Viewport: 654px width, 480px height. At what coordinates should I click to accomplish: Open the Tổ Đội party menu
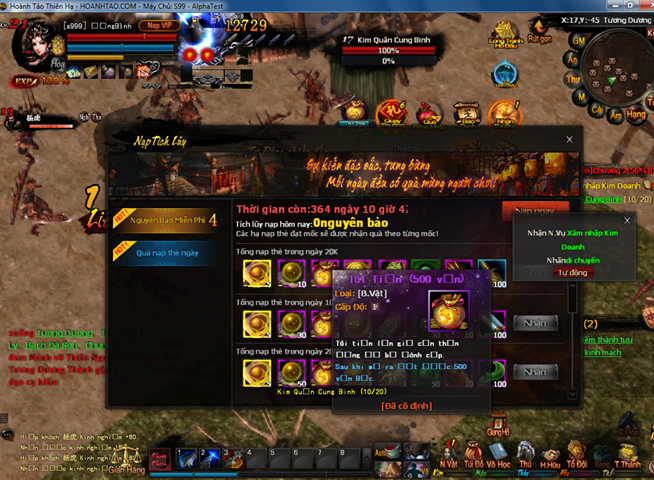(x=576, y=450)
